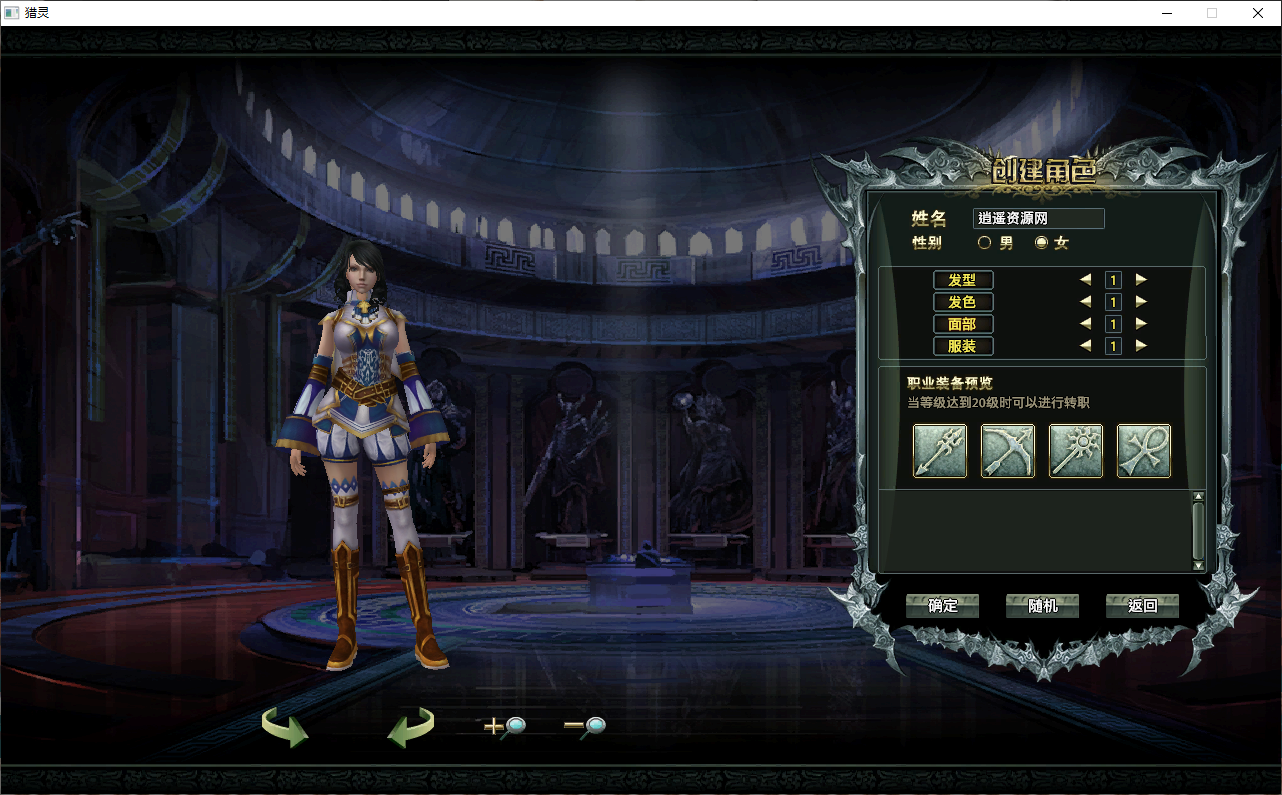Select the trident weapon class preview icon
Screen dimensions: 1282x795
click(x=939, y=450)
